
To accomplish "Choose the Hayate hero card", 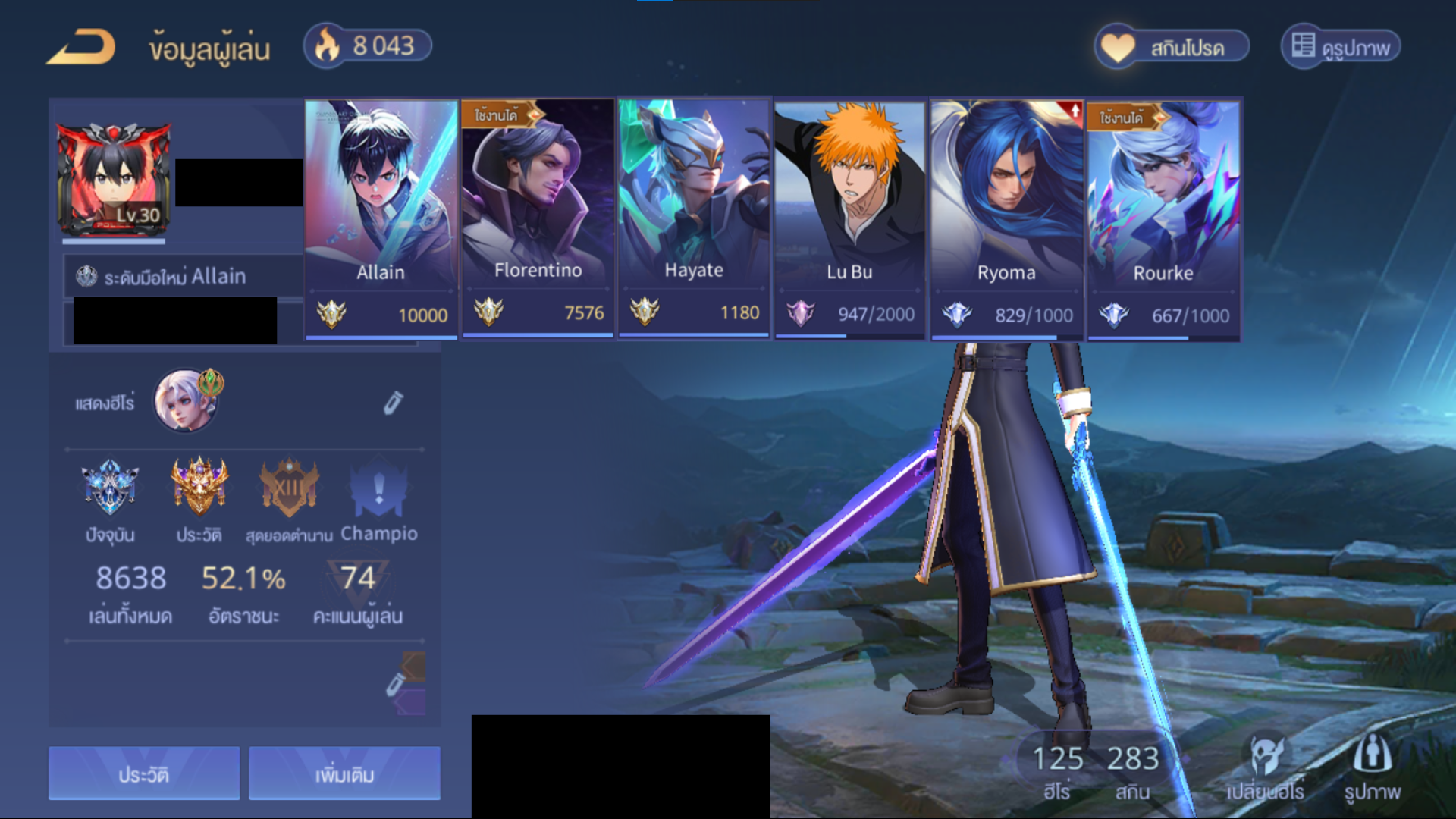I will (x=694, y=220).
